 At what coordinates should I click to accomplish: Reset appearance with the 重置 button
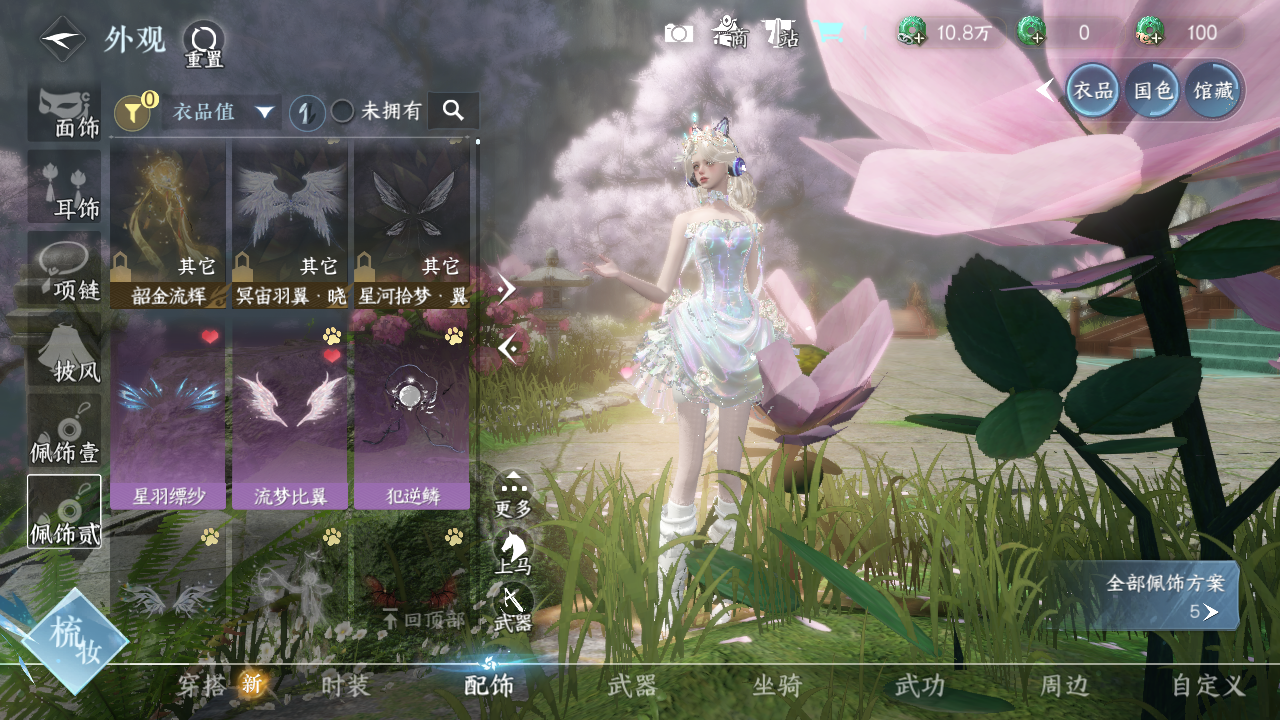pyautogui.click(x=203, y=44)
